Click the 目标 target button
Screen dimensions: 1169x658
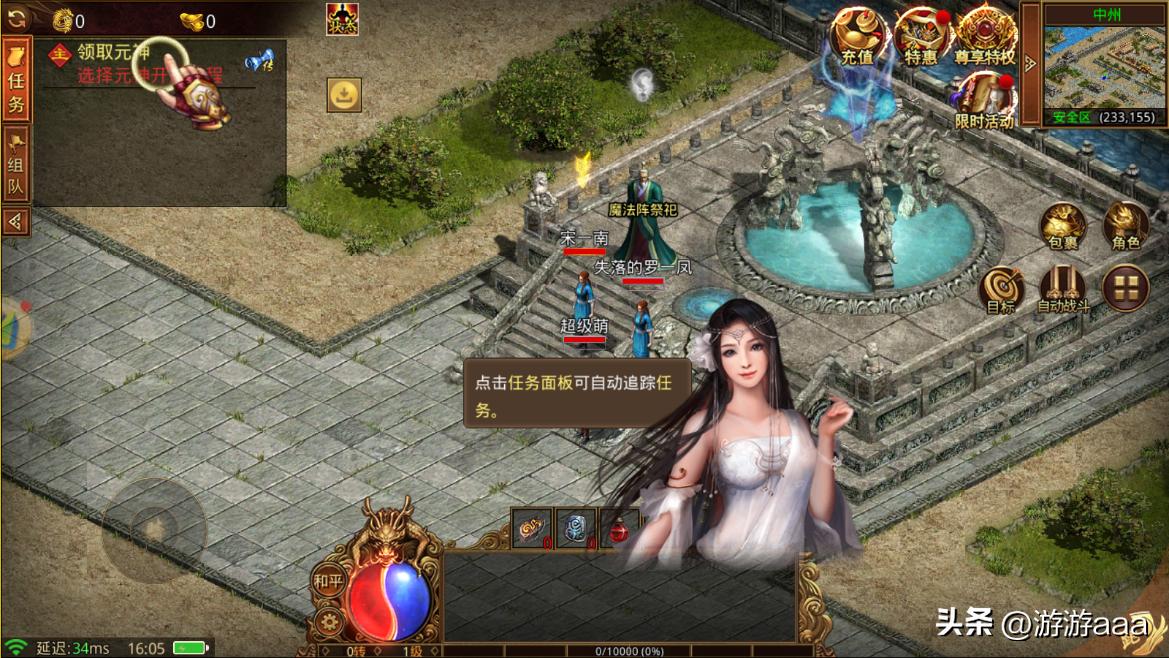(1001, 290)
